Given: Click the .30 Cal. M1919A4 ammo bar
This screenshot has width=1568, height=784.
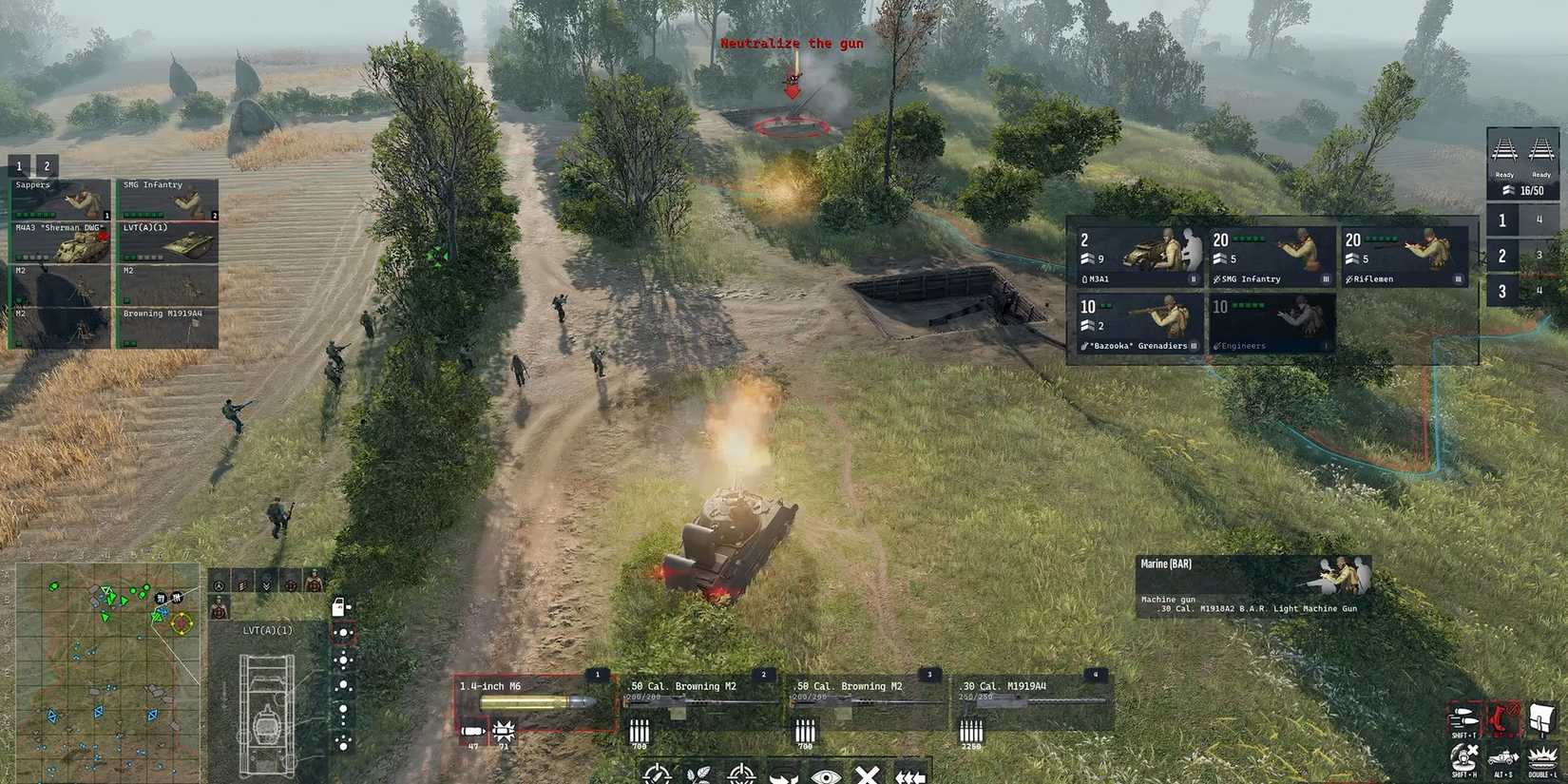Looking at the screenshot, I should (1007, 697).
